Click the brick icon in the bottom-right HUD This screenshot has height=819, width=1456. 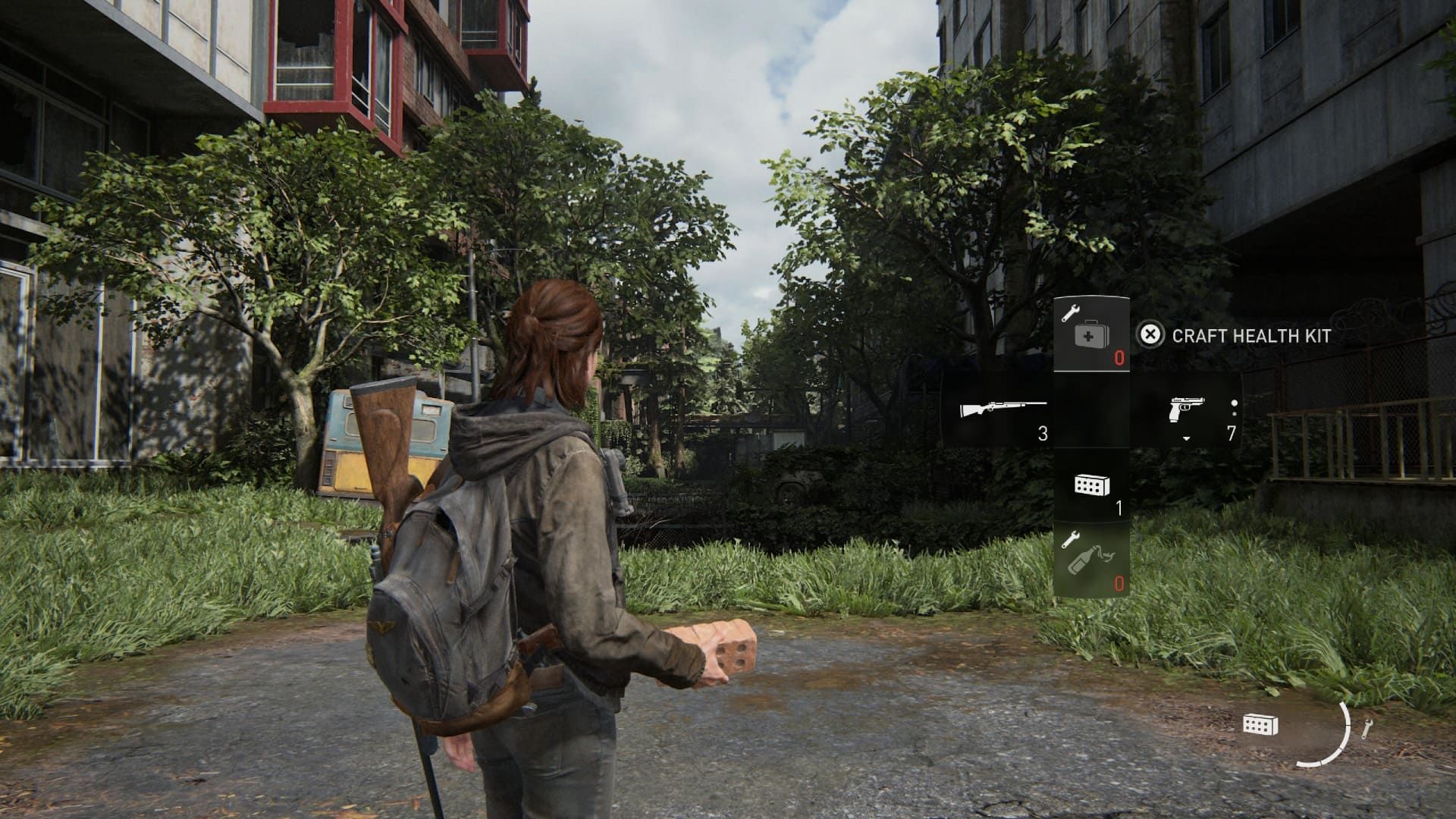[1260, 725]
